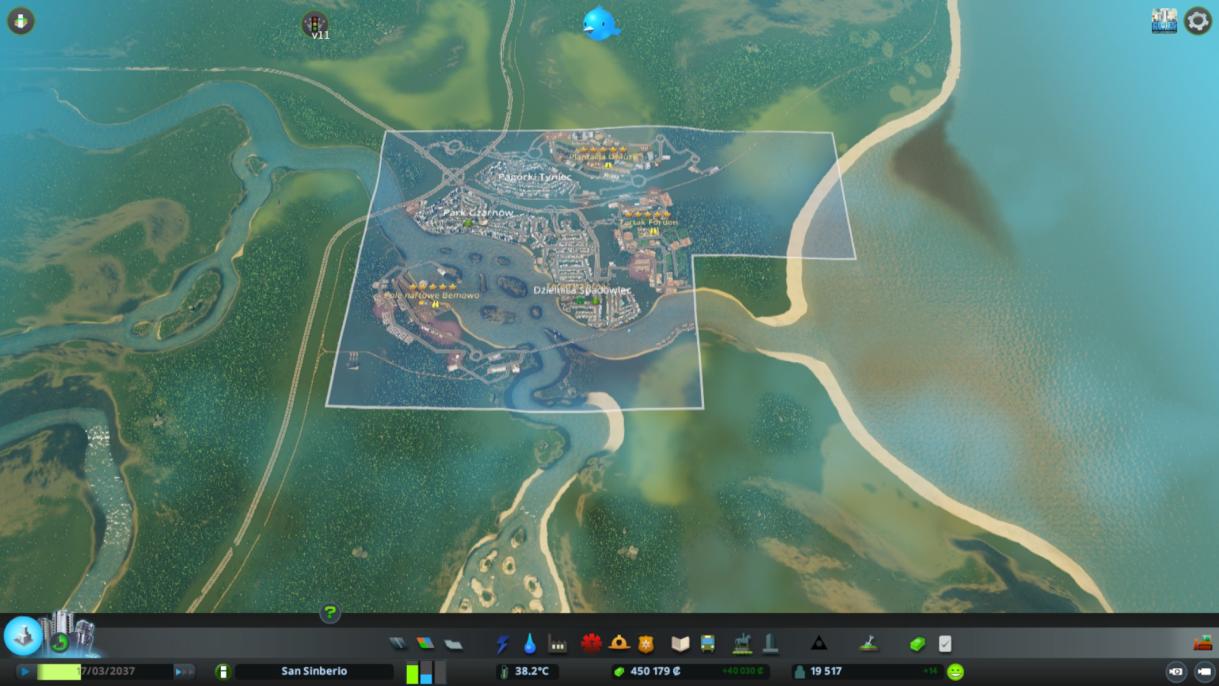Open the education book menu

click(680, 643)
